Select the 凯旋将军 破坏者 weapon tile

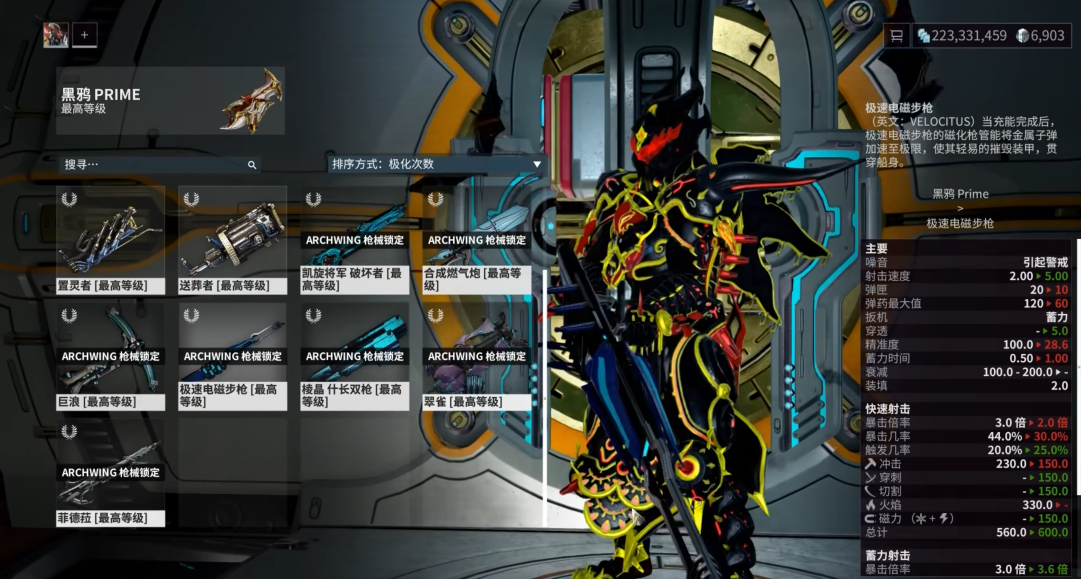[354, 240]
